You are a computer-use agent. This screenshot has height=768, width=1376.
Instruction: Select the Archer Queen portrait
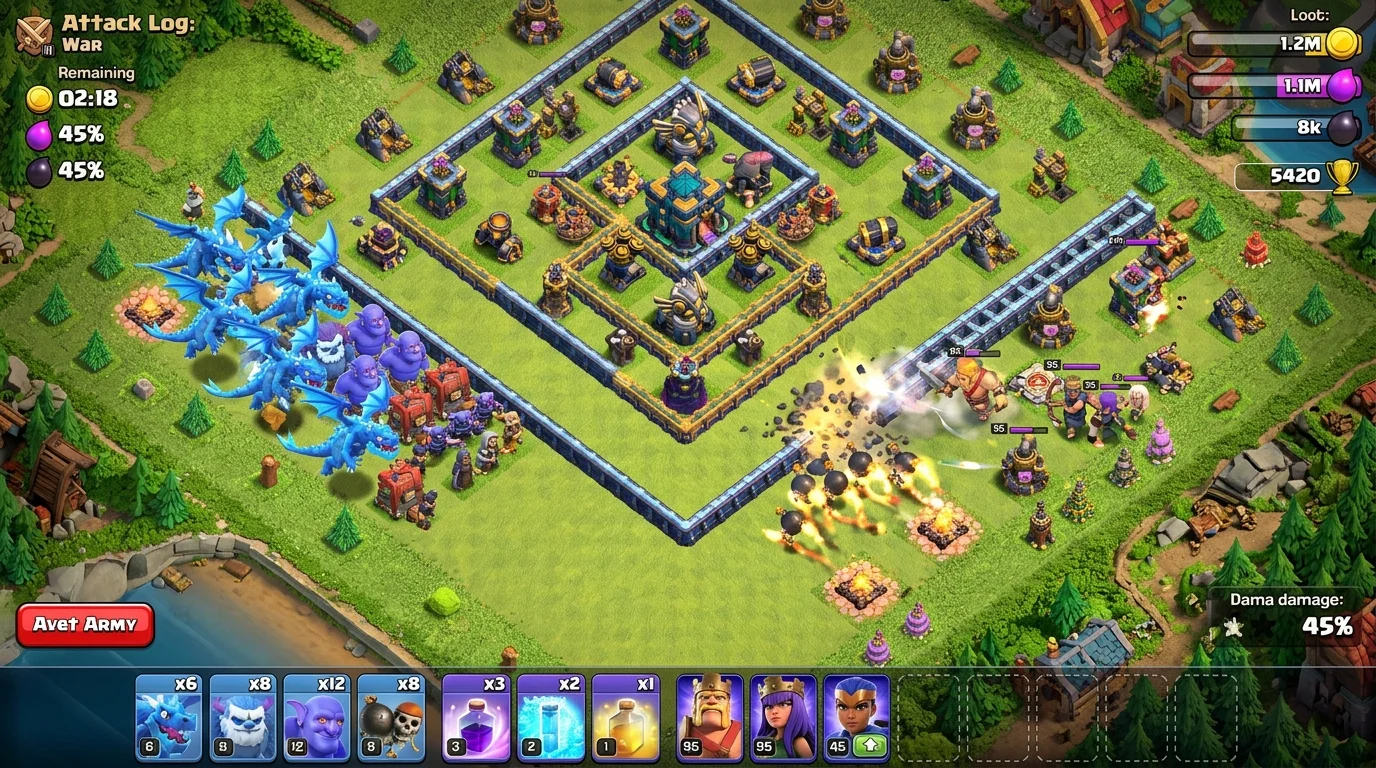click(783, 714)
